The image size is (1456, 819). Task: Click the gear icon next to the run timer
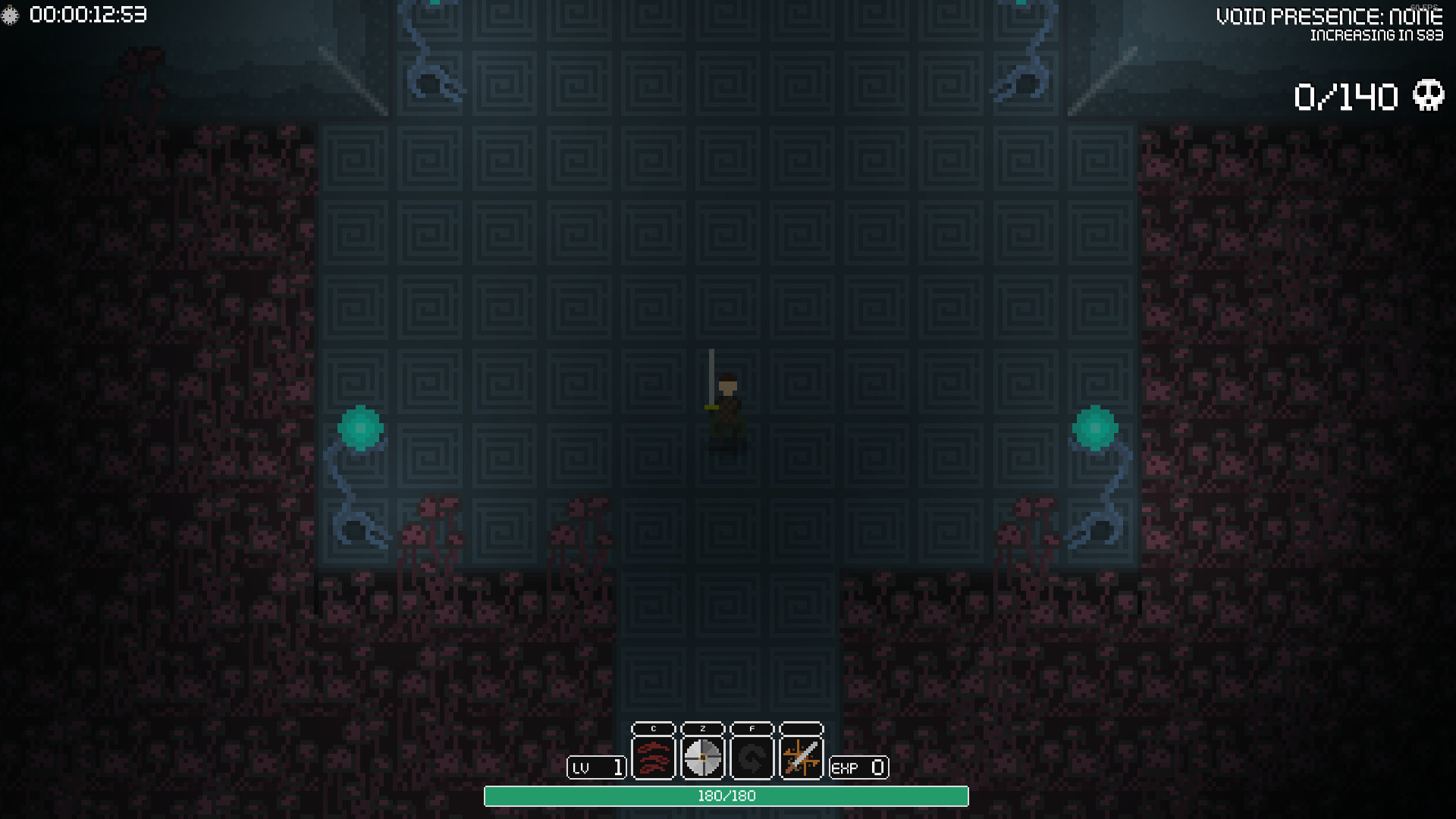(11, 12)
